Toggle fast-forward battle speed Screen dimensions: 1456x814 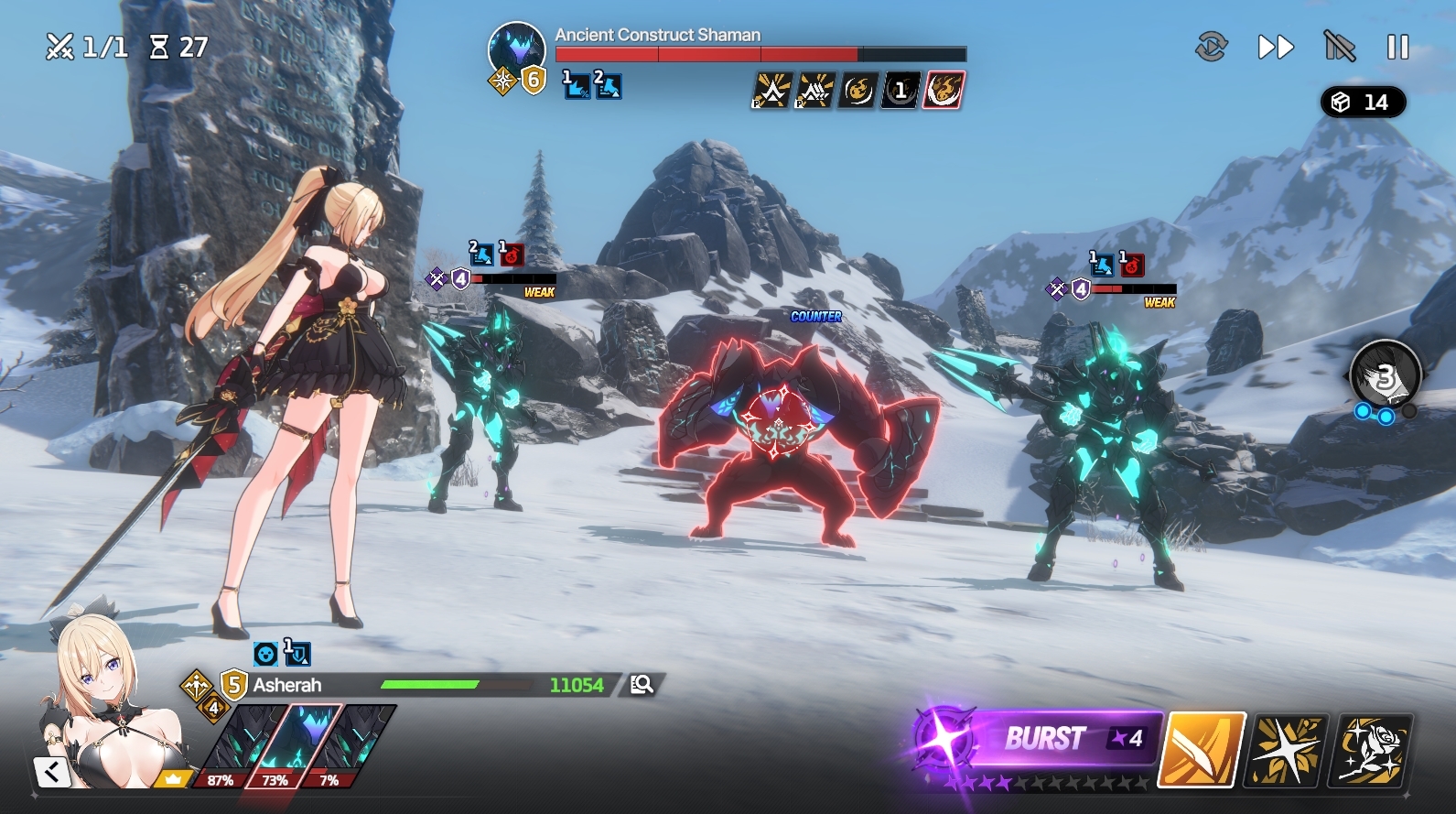pos(1275,47)
